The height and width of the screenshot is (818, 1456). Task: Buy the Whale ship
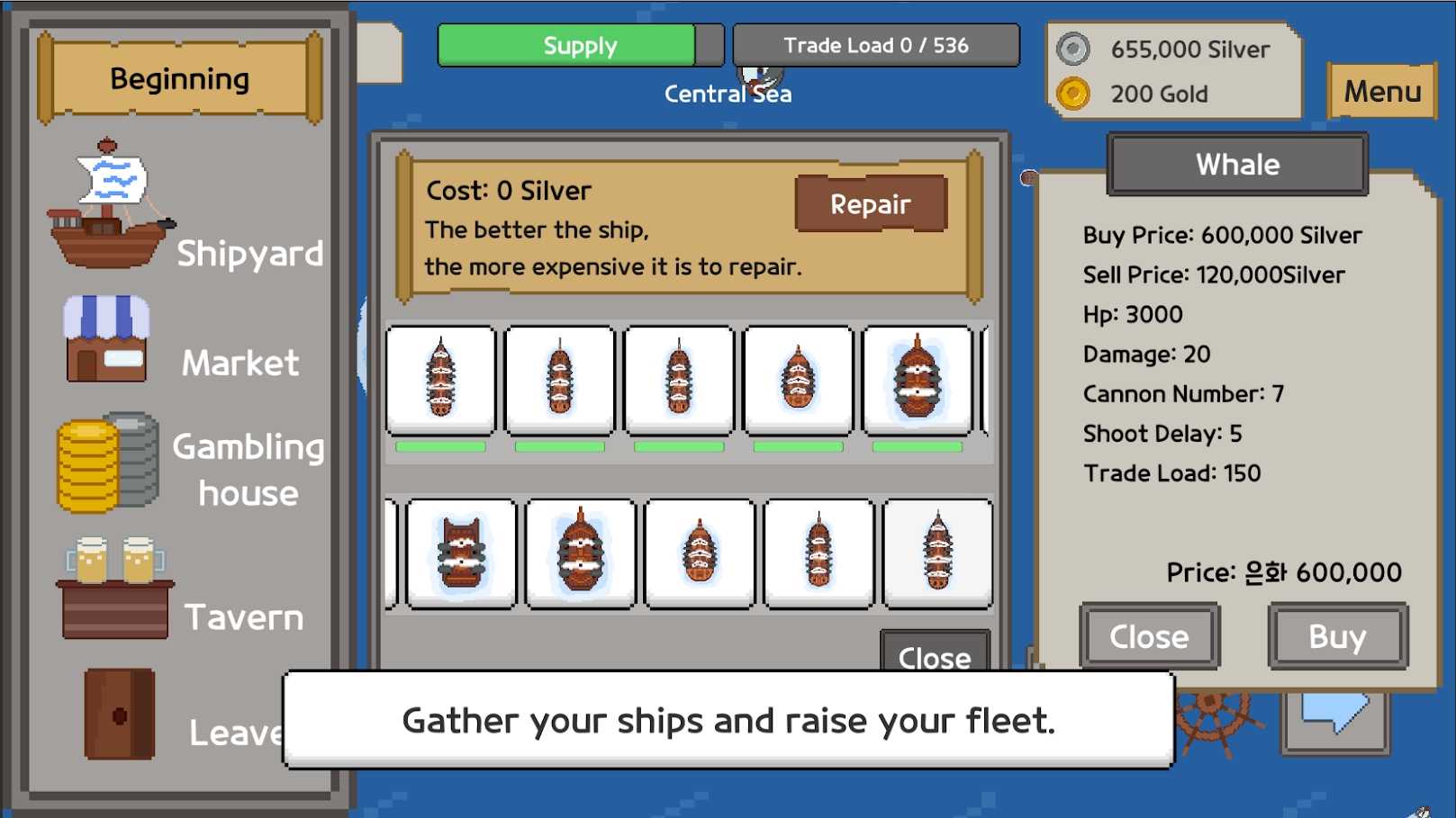click(x=1337, y=636)
